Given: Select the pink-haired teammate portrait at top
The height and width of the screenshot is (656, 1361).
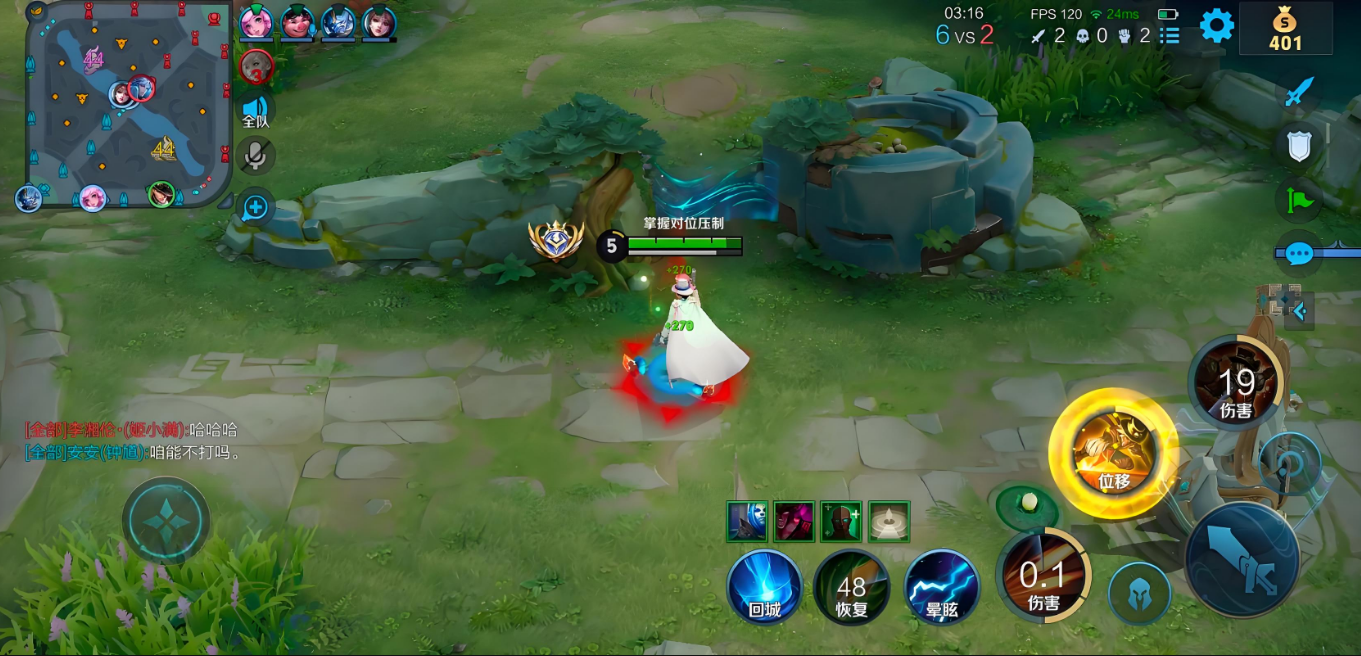Looking at the screenshot, I should click(256, 22).
